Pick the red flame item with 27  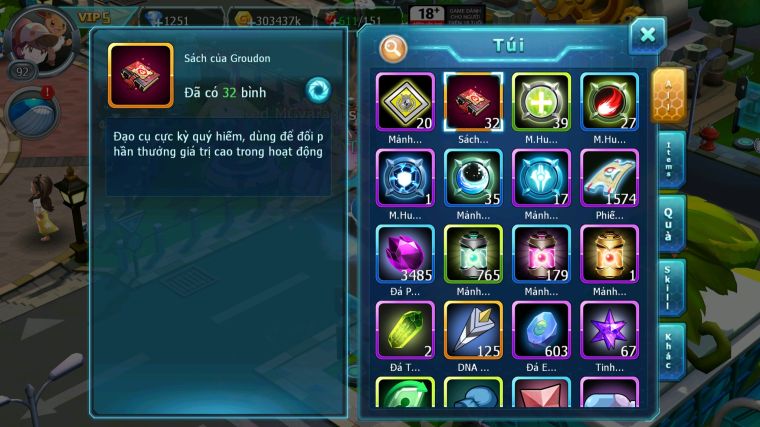[x=609, y=102]
